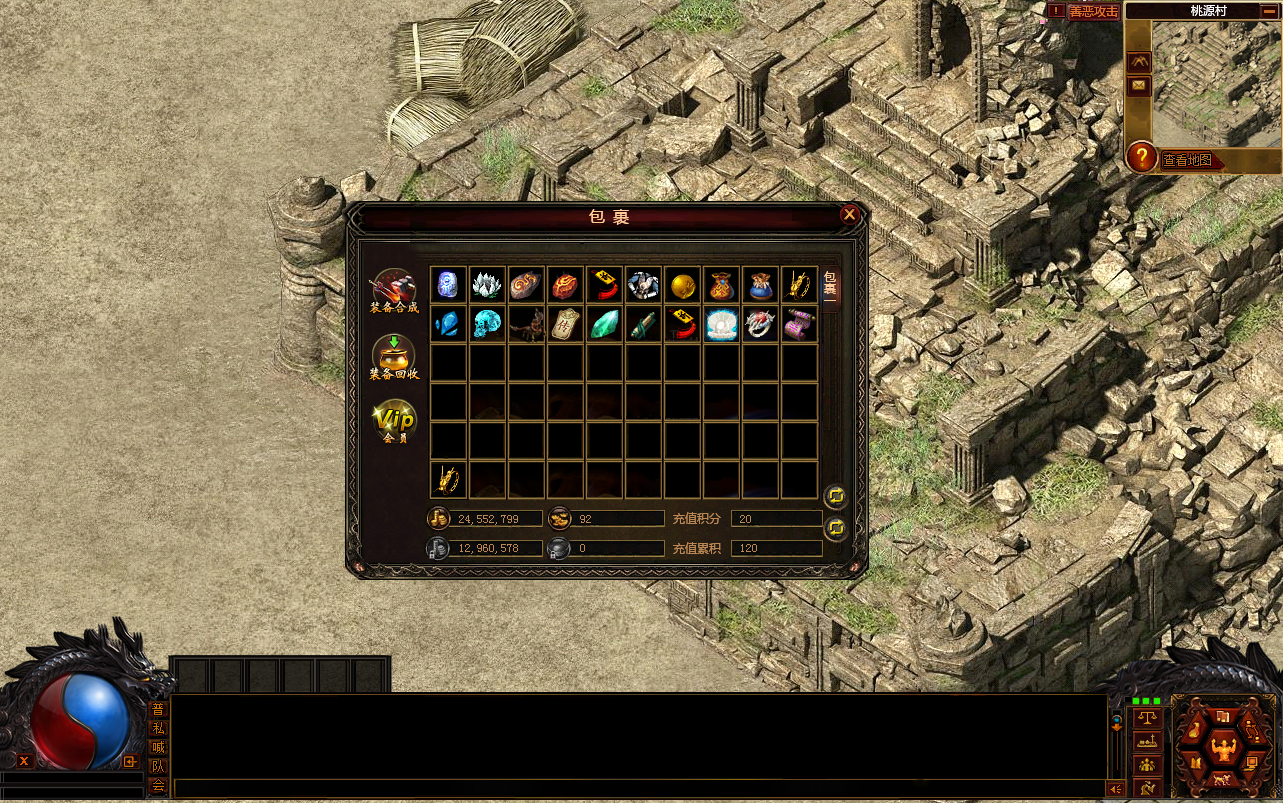This screenshot has height=803, width=1283.
Task: Select the purple scroll item
Action: pyautogui.click(x=799, y=324)
